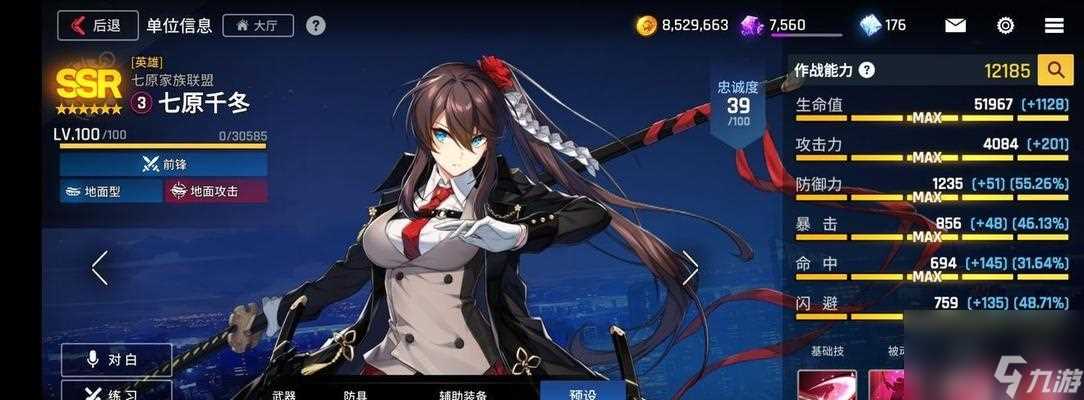Show help tooltip for 作战能力
The width and height of the screenshot is (1084, 400).
coord(866,70)
